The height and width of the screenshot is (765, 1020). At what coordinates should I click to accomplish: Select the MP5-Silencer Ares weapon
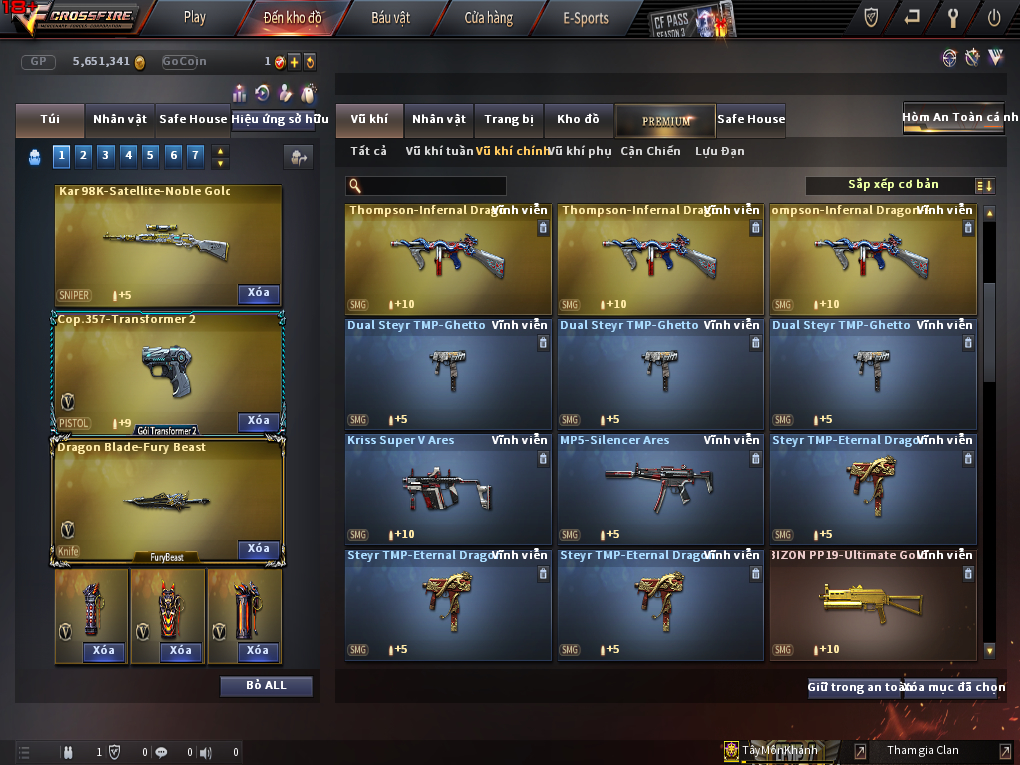[659, 488]
